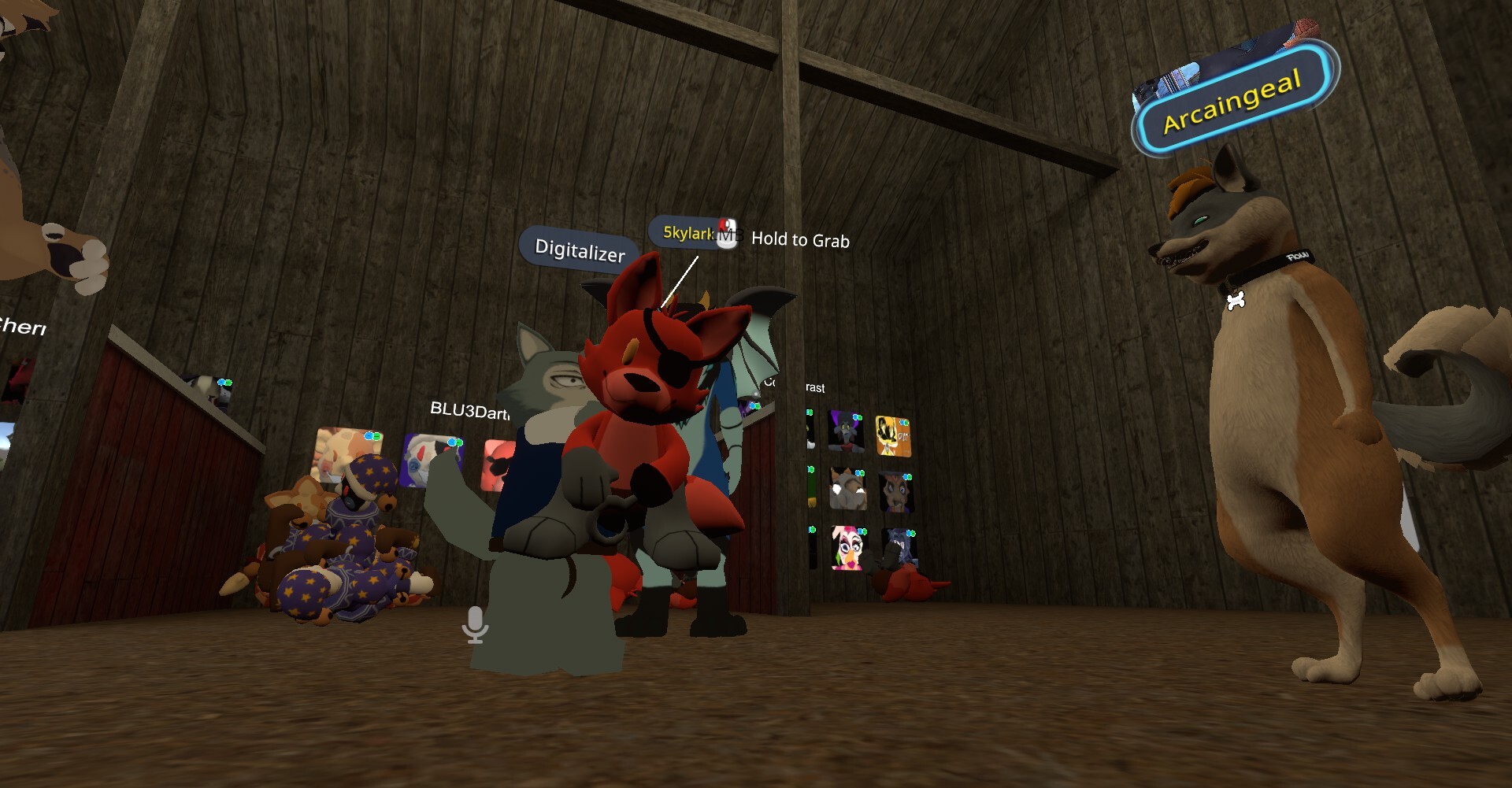
Task: Choose the BLU3Dart player name tag
Action: coord(469,410)
